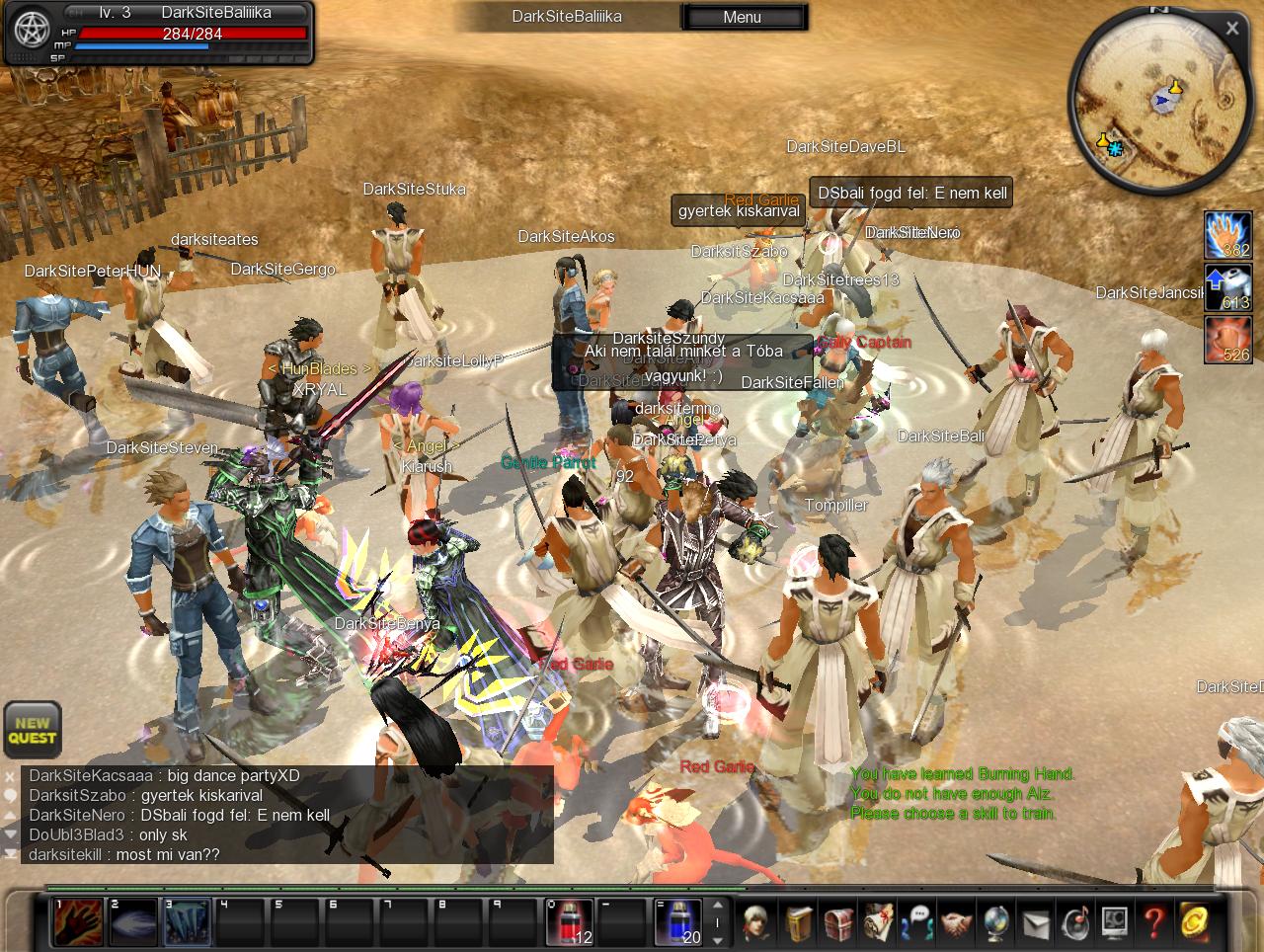Open the chat speech bubble icon

pyautogui.click(x=918, y=922)
